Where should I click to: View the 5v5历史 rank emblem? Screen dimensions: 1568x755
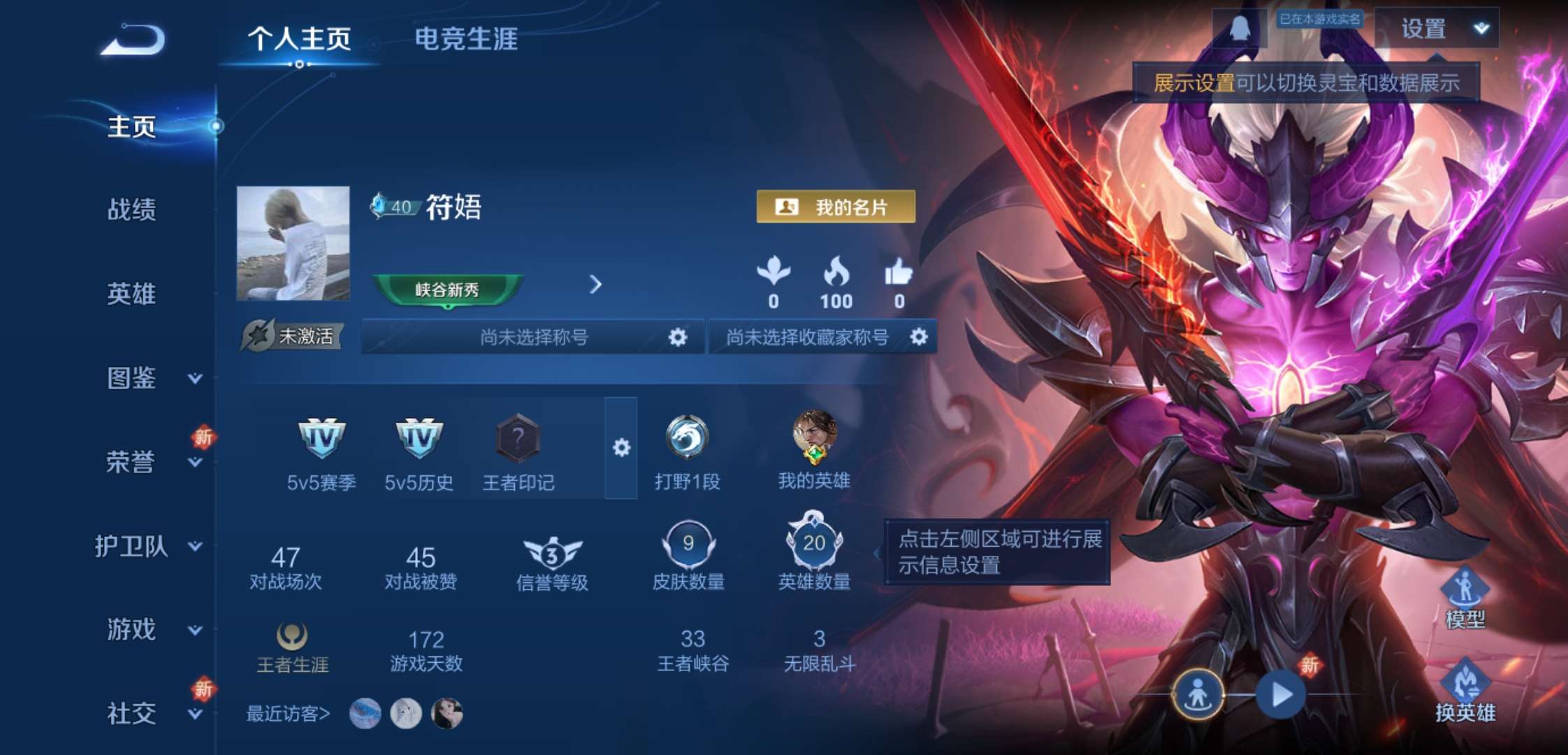(419, 439)
